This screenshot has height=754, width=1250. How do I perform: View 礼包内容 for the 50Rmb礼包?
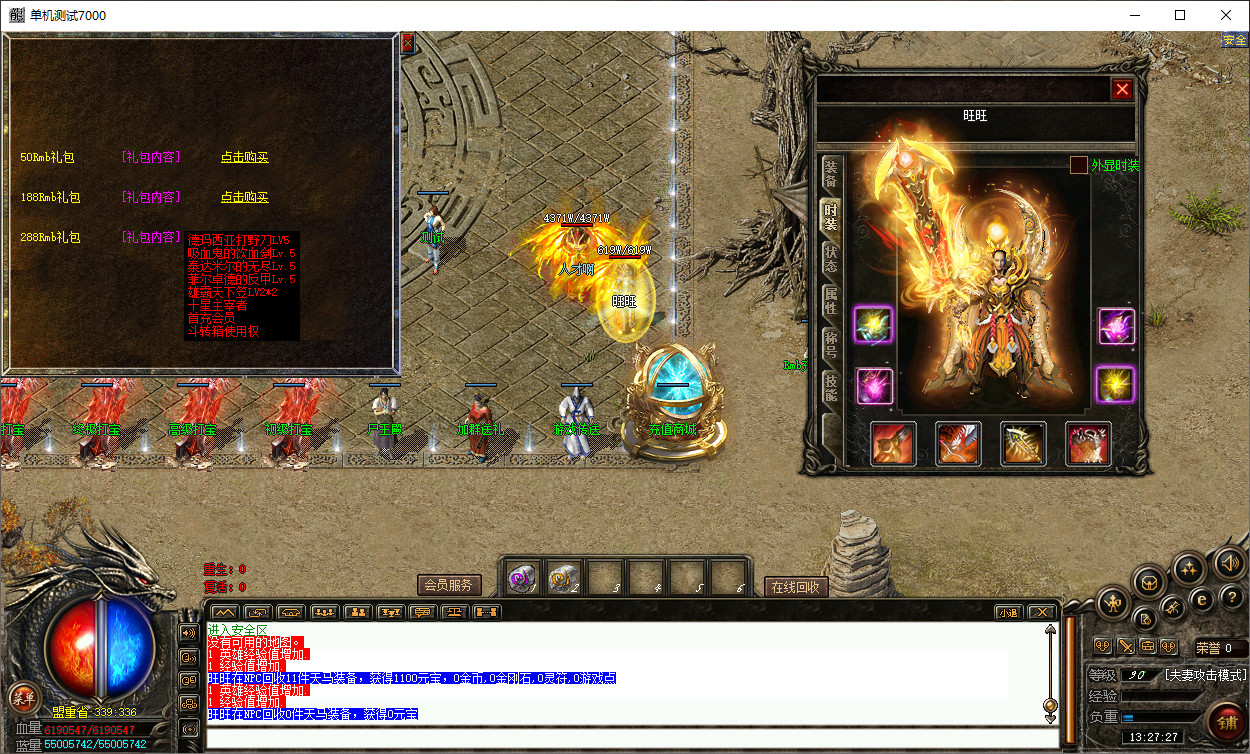151,157
